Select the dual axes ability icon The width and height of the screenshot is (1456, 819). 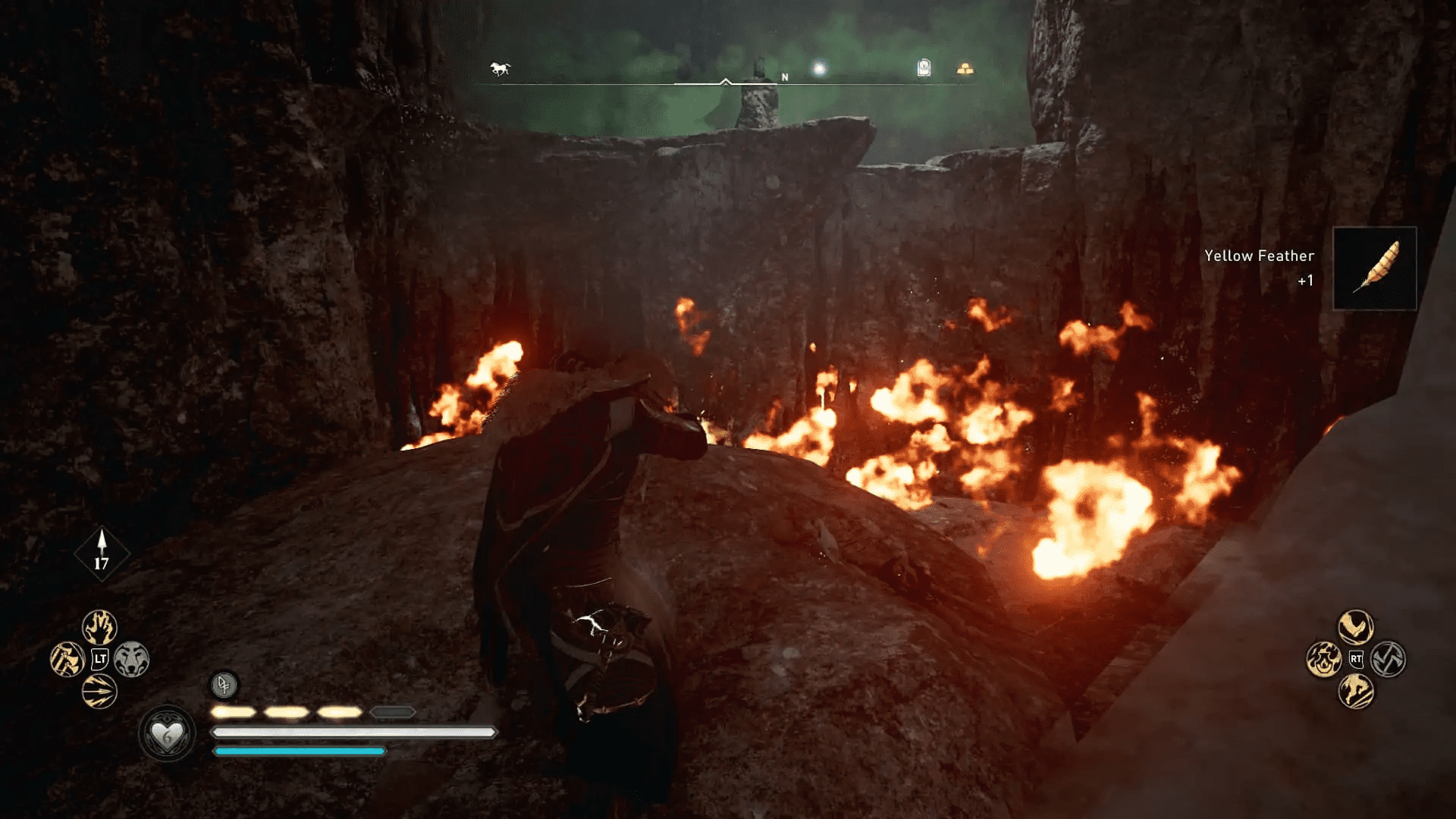[1388, 659]
